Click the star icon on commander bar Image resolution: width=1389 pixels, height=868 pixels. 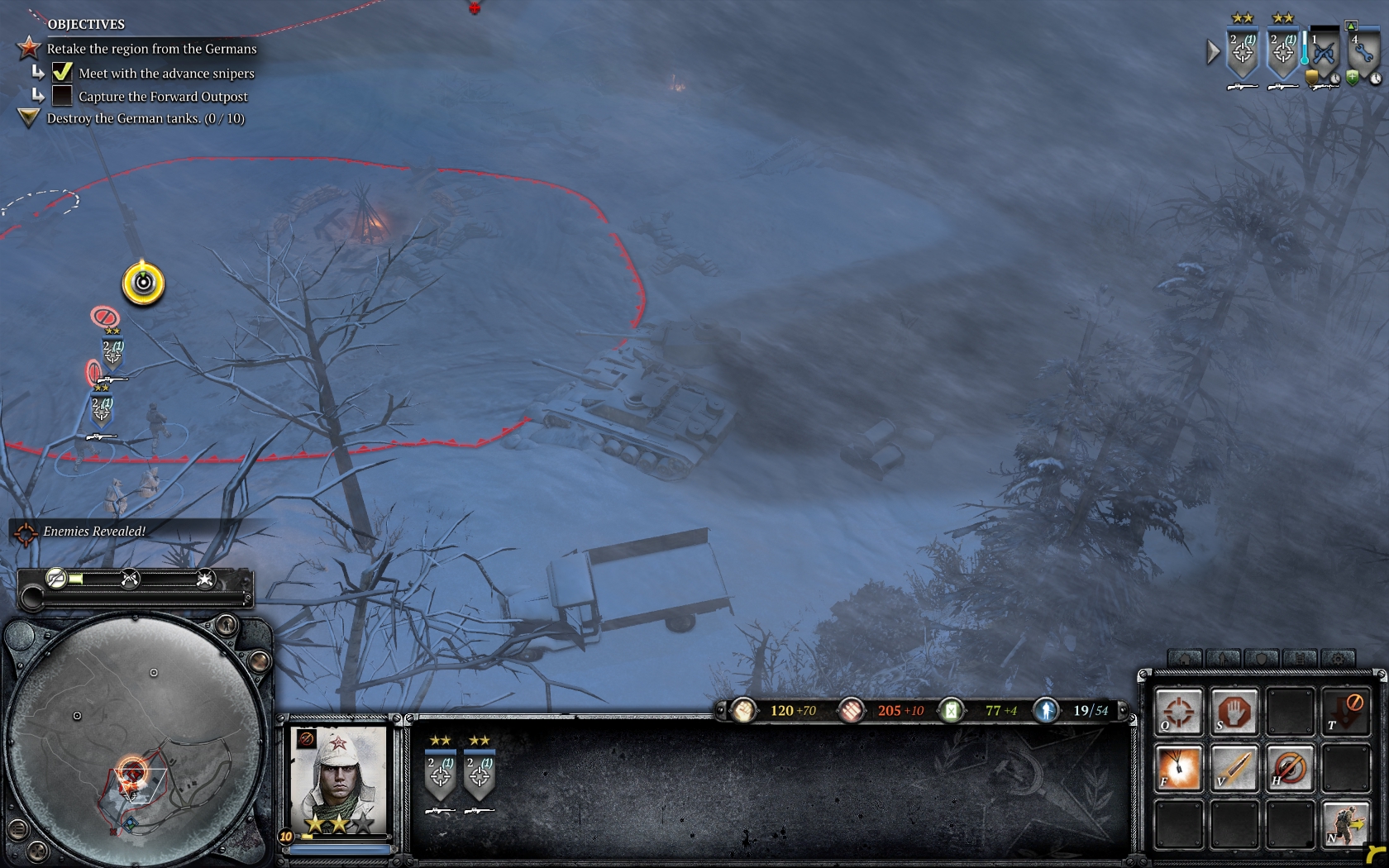205,579
